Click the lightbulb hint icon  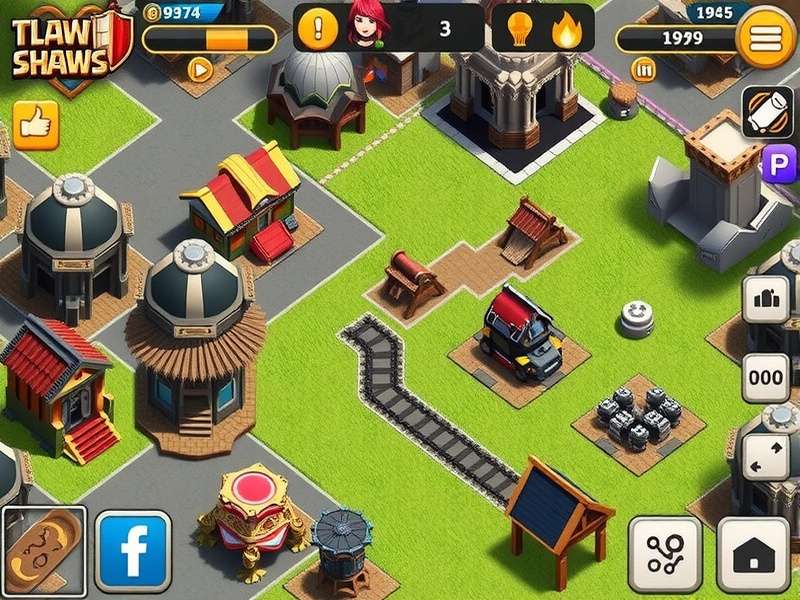[x=519, y=28]
